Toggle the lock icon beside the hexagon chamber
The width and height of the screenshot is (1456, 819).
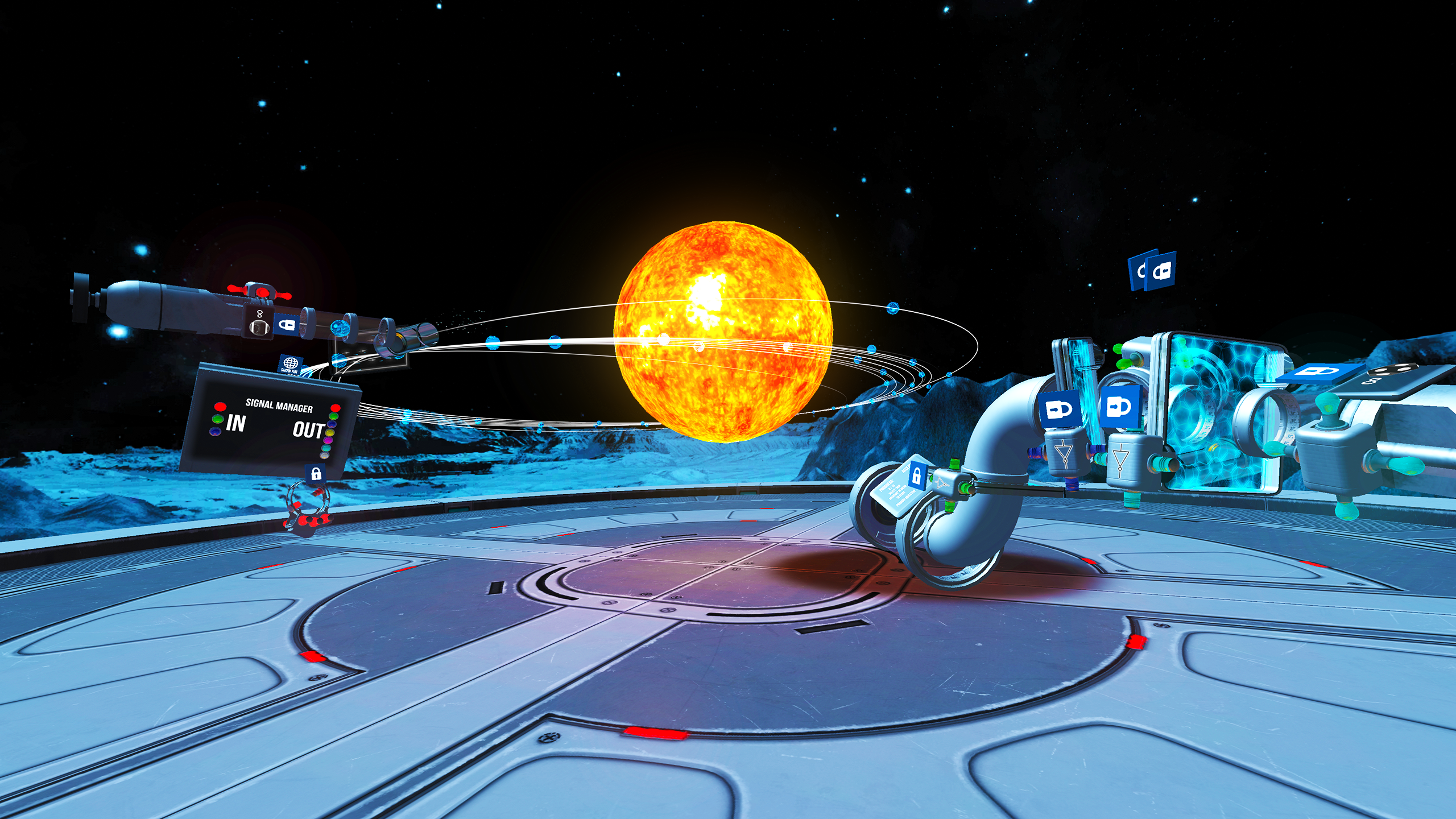tap(1119, 407)
